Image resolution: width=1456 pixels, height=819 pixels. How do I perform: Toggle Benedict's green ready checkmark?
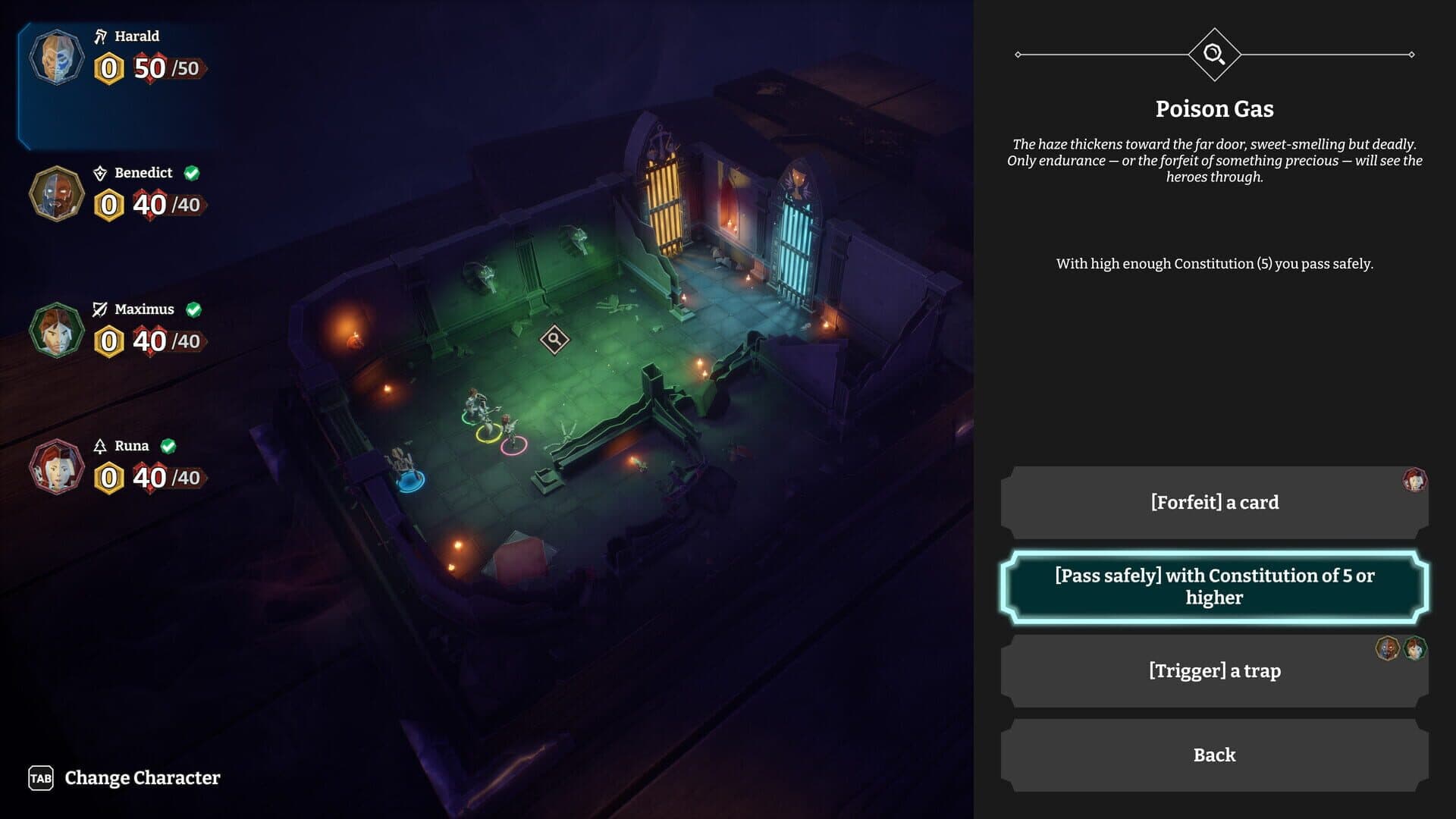pos(193,172)
